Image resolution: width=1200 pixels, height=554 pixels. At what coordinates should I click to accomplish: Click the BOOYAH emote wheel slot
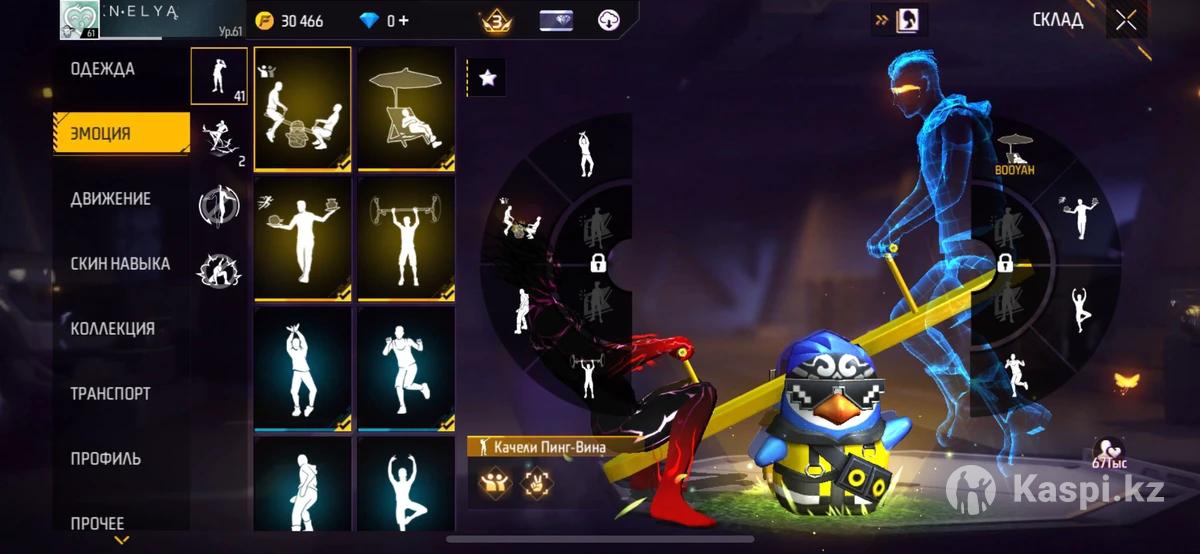pyautogui.click(x=1014, y=156)
